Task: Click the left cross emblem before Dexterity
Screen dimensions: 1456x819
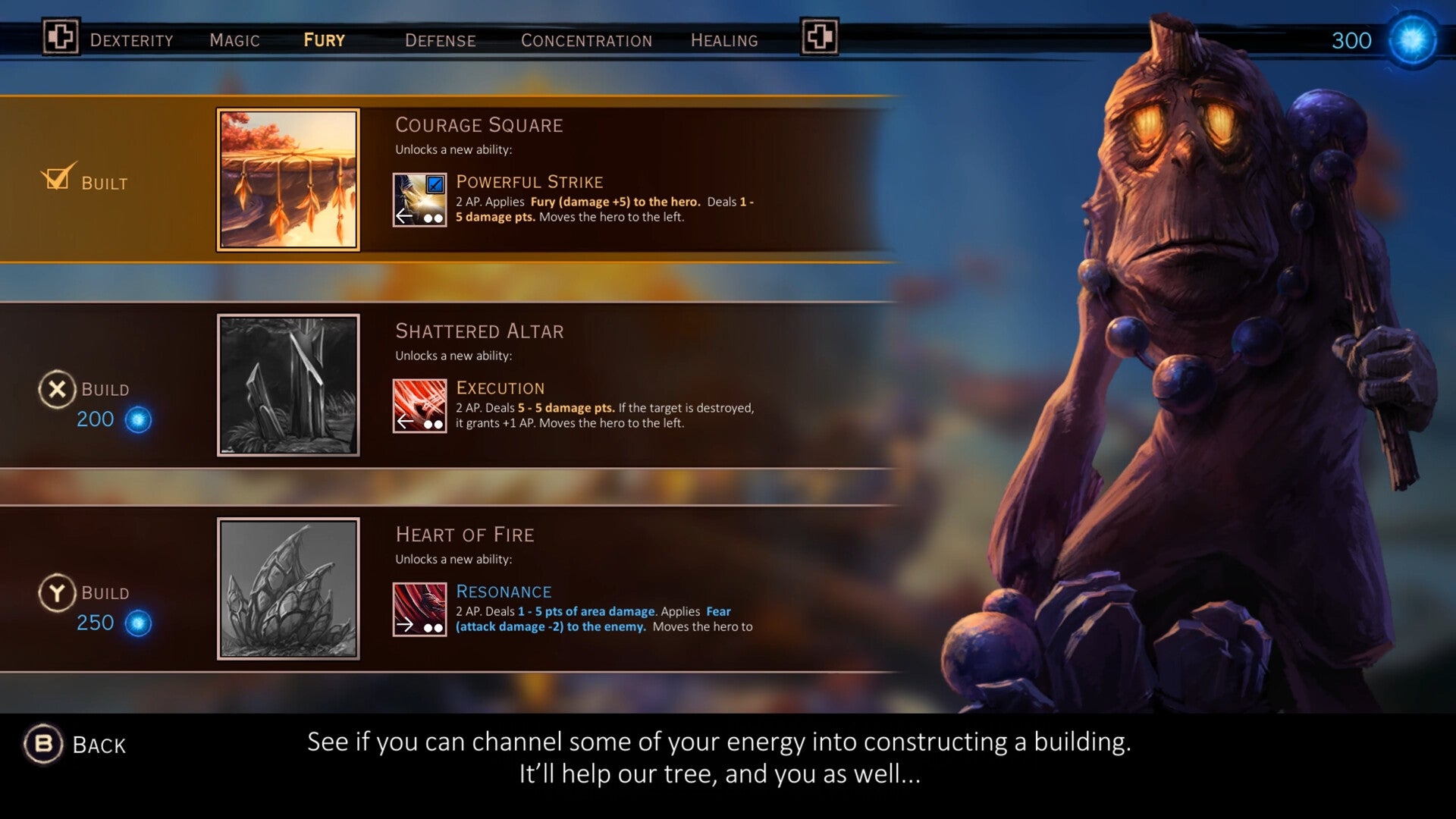Action: point(62,37)
